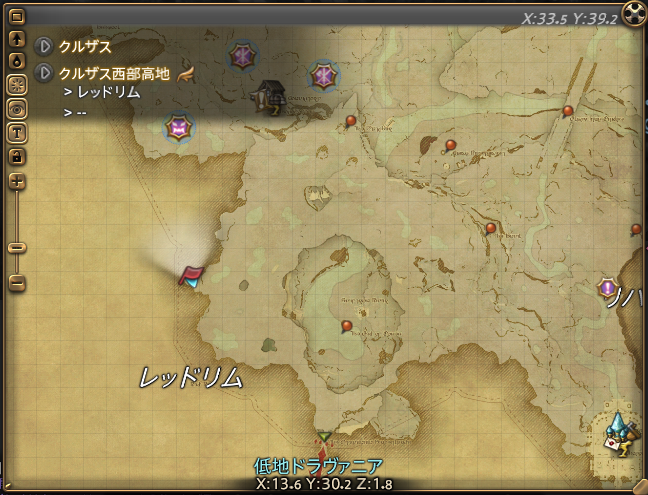The height and width of the screenshot is (495, 648).
Task: Close the map window
Action: [x=633, y=14]
